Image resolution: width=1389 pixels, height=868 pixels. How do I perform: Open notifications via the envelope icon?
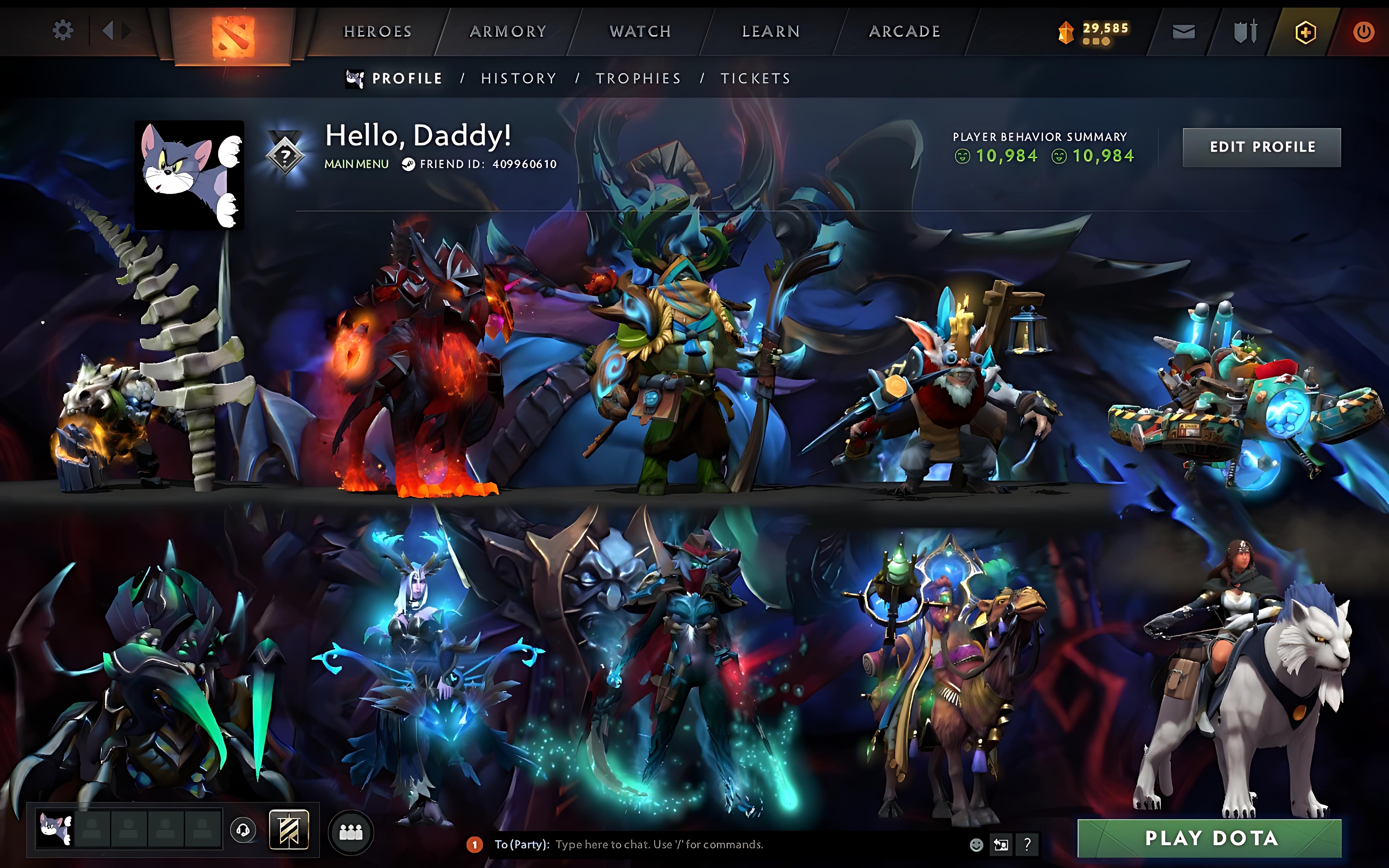(x=1184, y=31)
